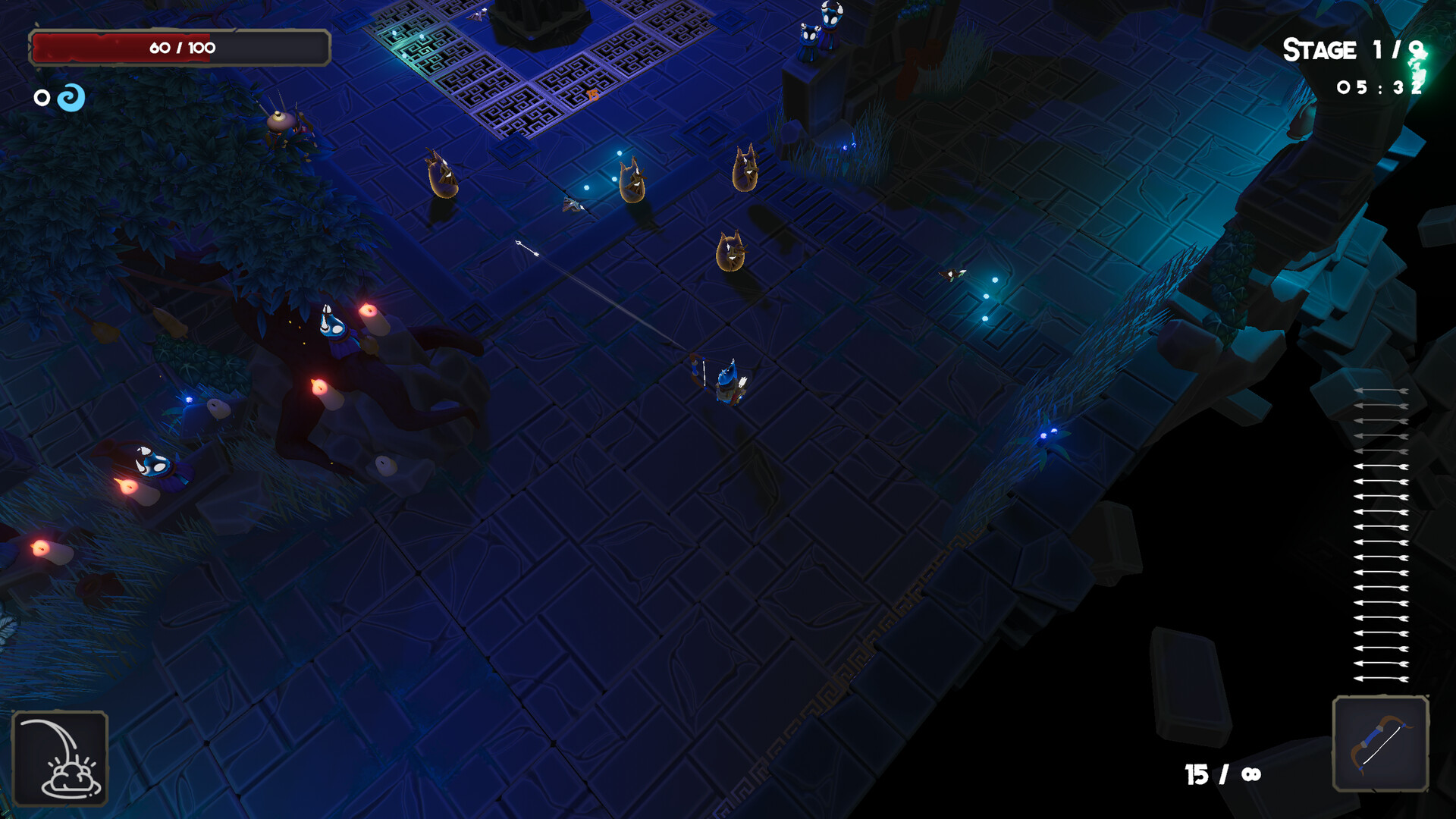Click the blue swirl currency icon
The image size is (1456, 819).
coord(70,97)
